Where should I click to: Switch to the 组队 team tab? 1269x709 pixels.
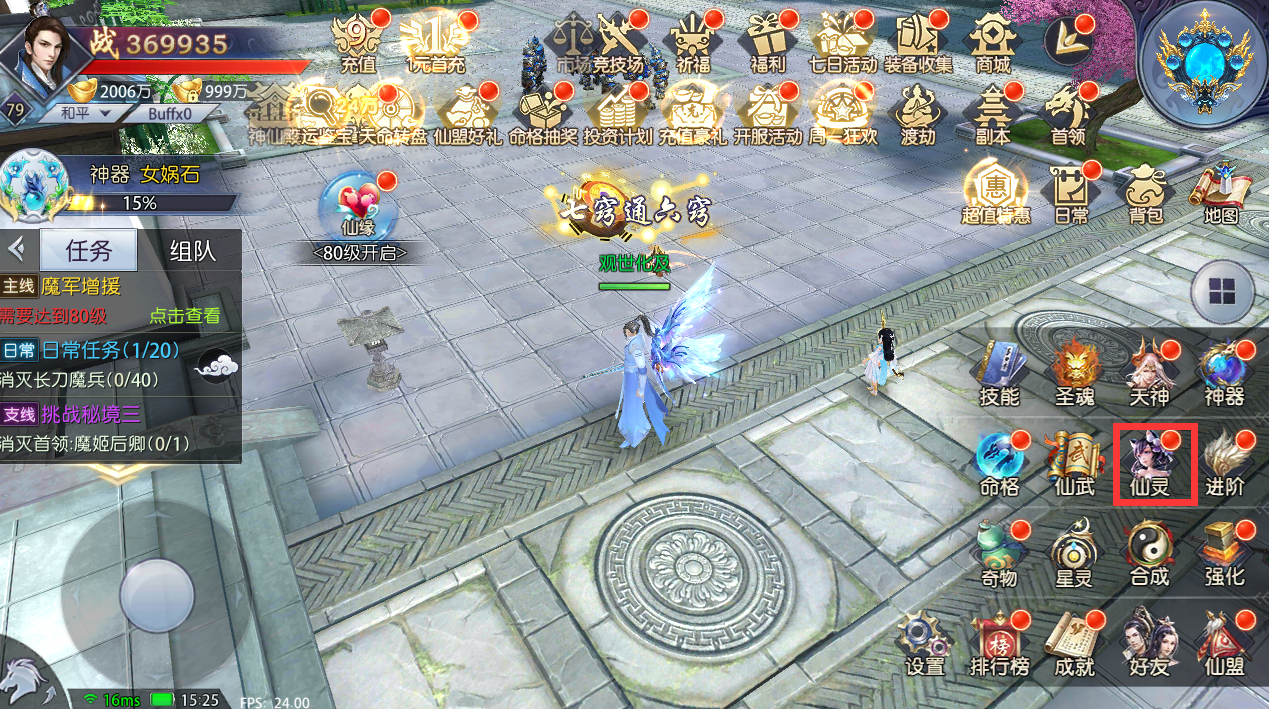[x=192, y=250]
